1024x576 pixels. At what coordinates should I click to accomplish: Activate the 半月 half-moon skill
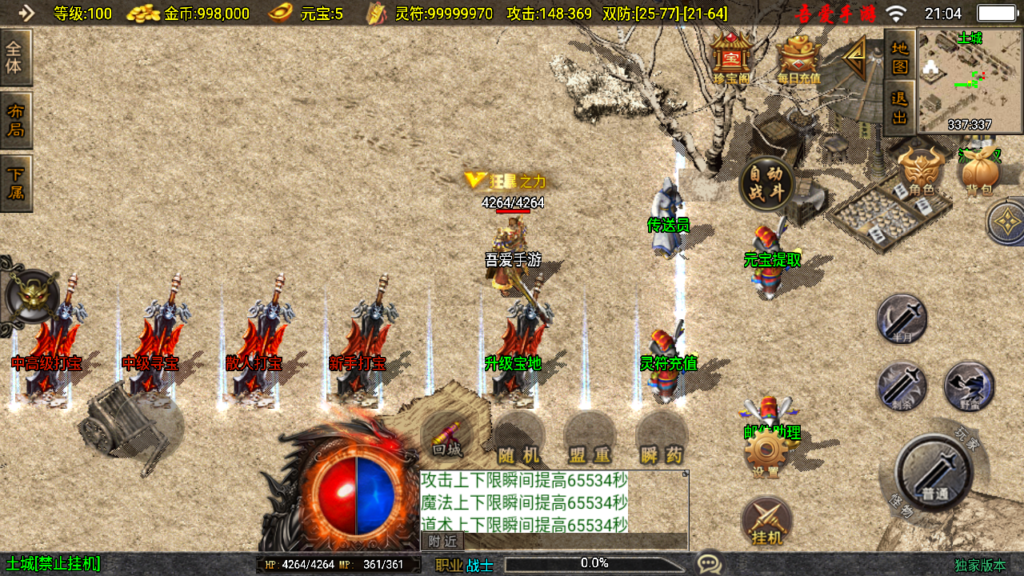(901, 319)
